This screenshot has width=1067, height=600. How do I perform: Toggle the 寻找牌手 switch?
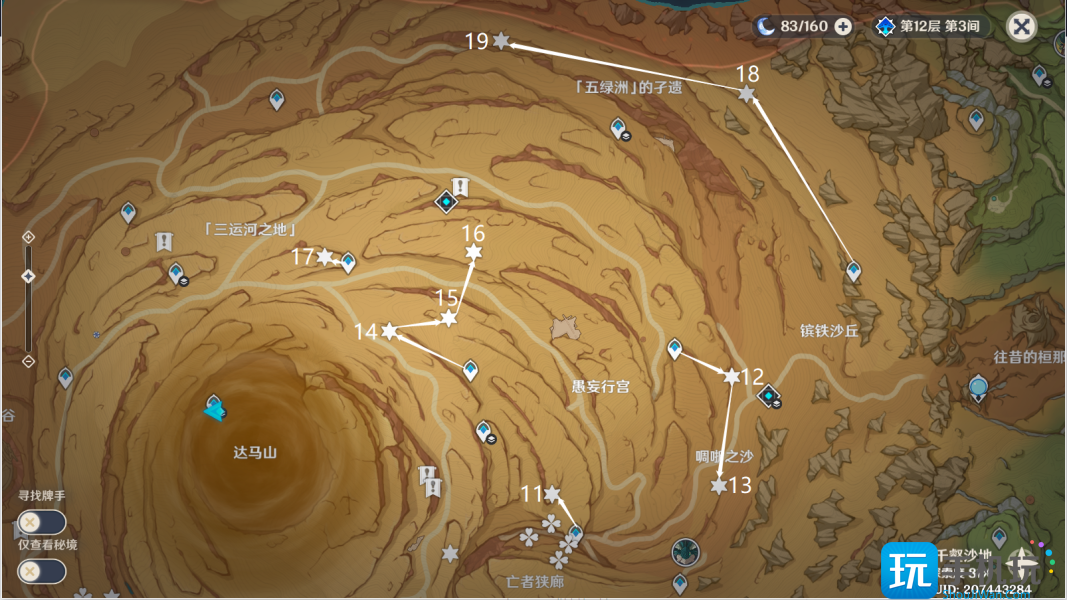[41, 522]
